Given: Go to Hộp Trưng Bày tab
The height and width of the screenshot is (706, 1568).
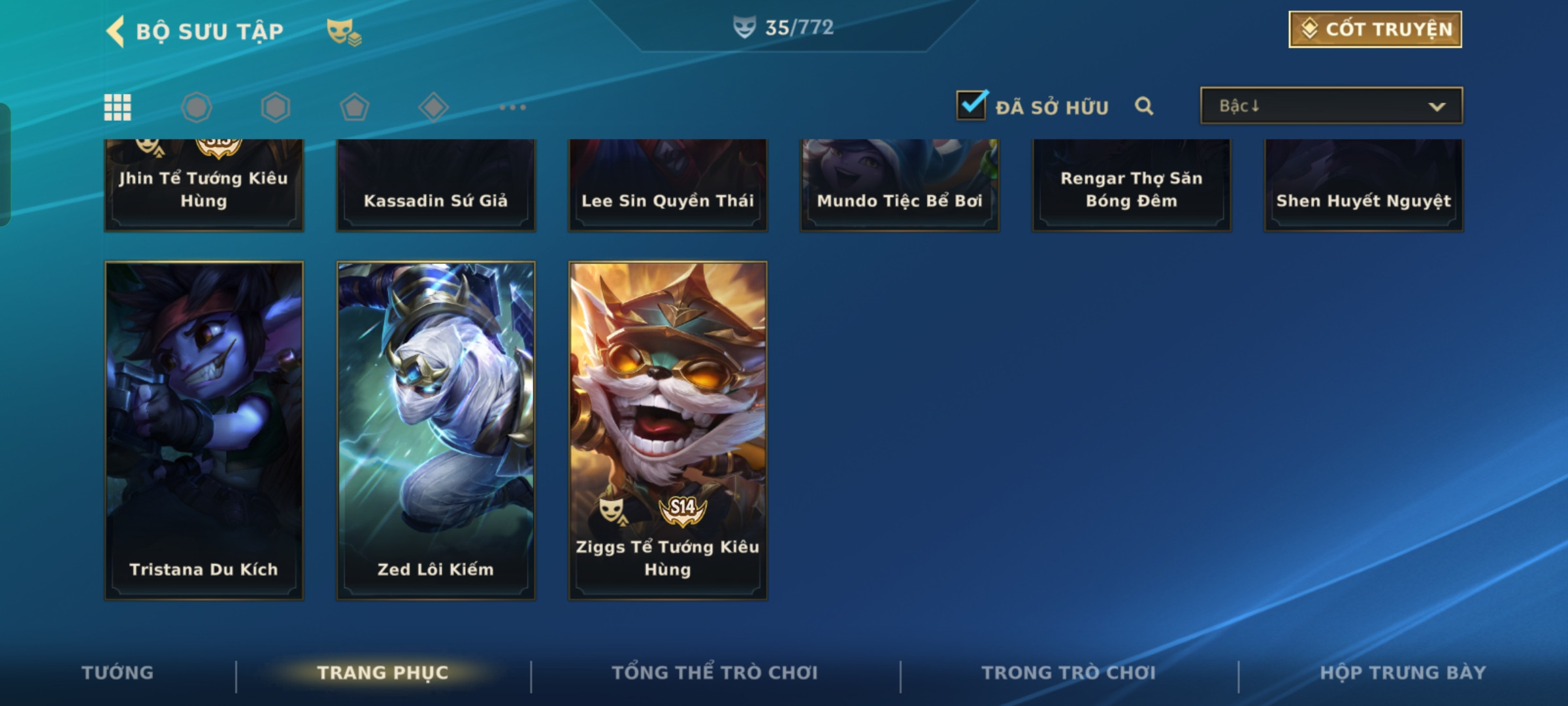Looking at the screenshot, I should (x=1403, y=673).
